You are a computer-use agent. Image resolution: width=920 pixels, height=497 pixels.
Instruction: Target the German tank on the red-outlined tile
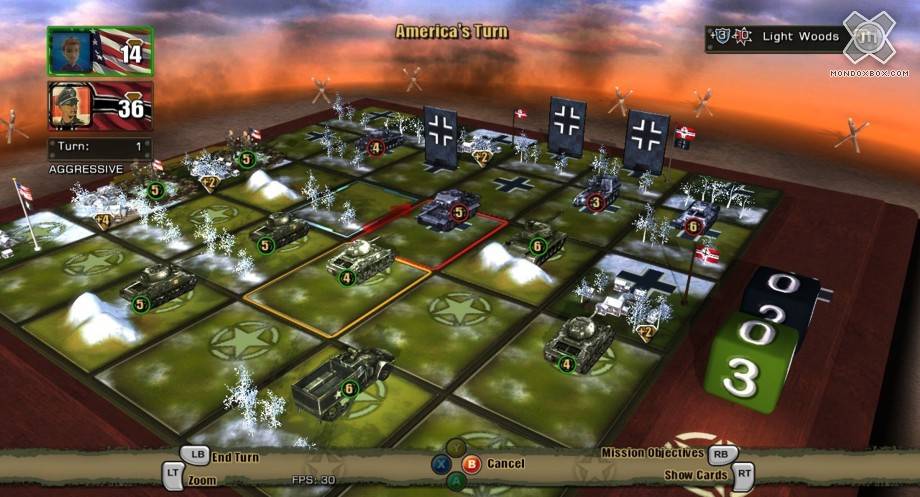click(x=445, y=211)
